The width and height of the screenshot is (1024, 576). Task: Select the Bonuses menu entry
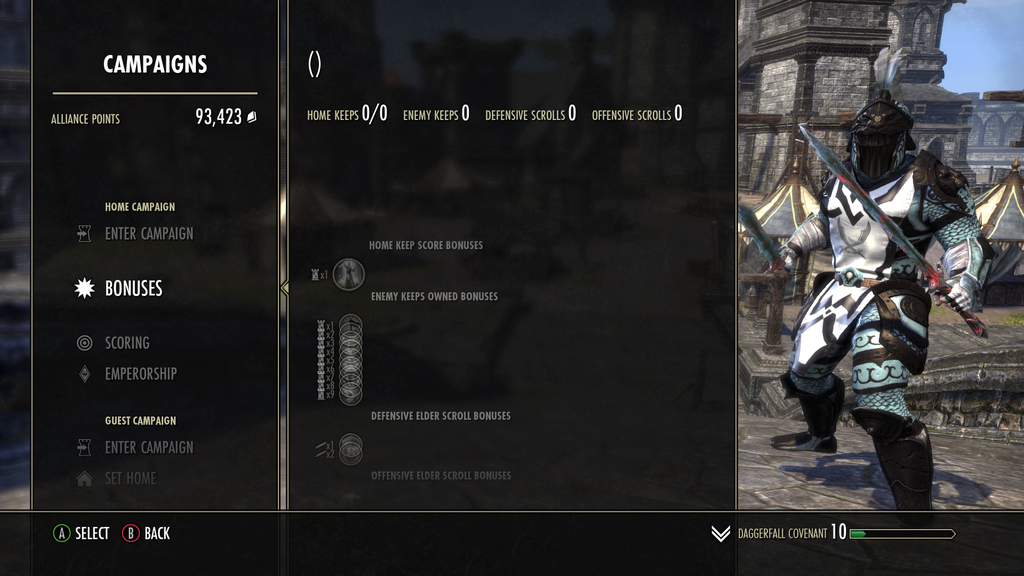coord(133,289)
